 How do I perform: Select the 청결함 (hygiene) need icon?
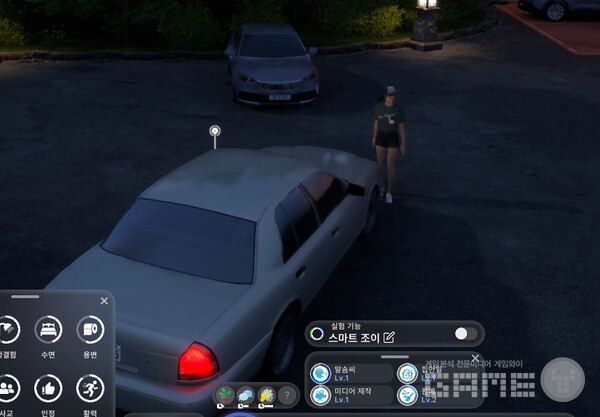coord(8,329)
